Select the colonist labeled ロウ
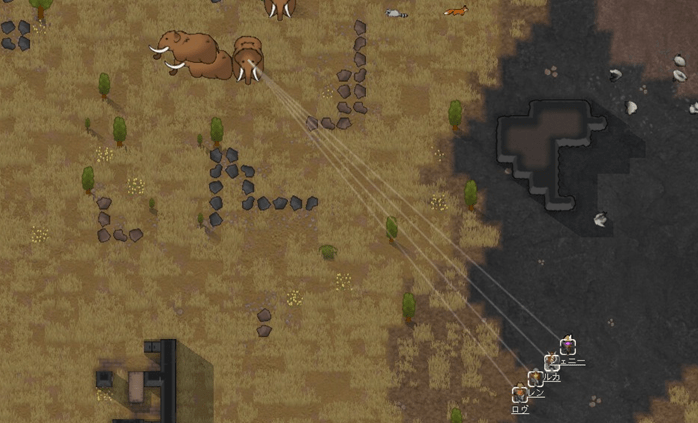 pyautogui.click(x=520, y=395)
